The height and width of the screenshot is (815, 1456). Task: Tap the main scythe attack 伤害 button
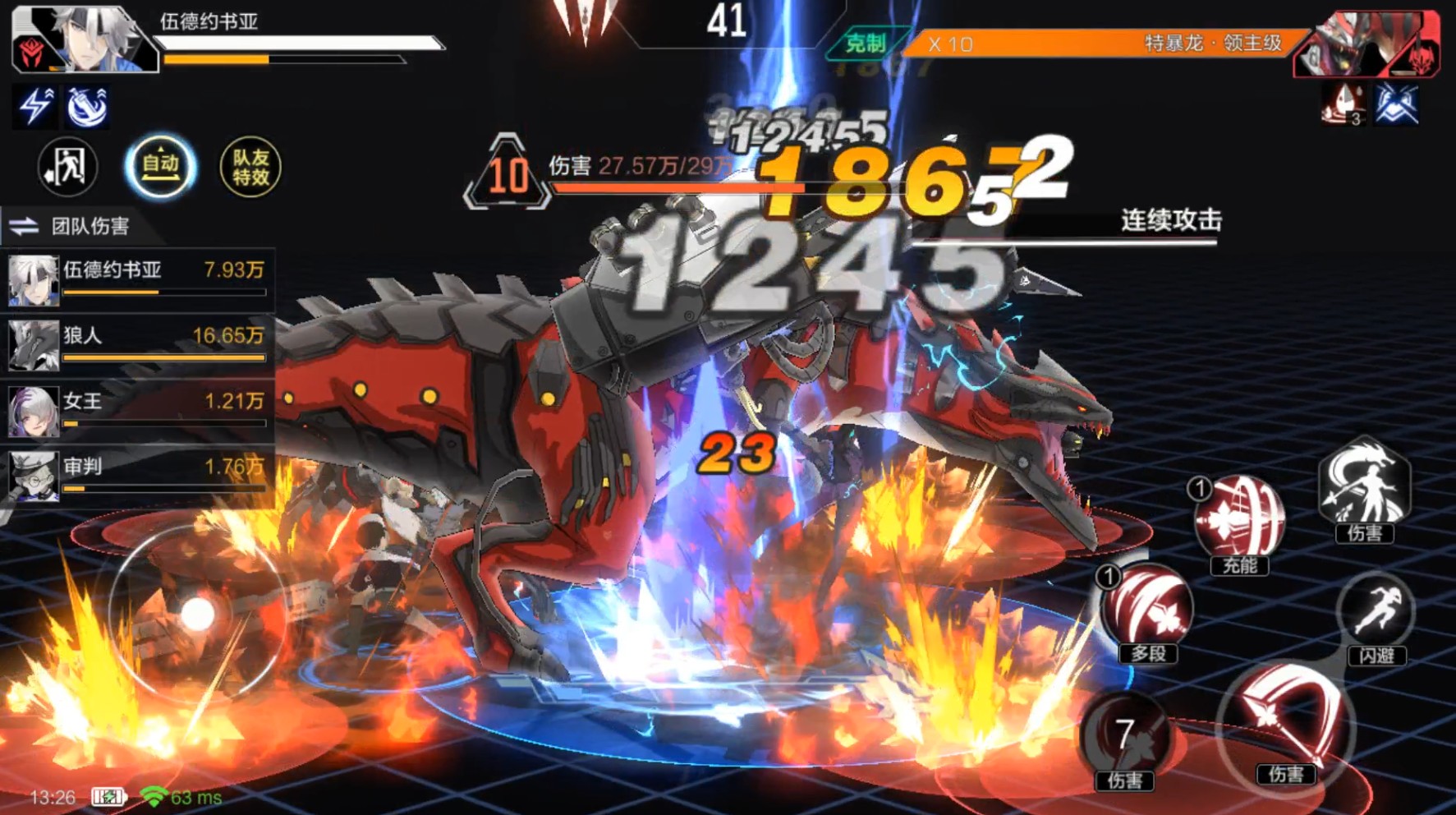(1285, 723)
